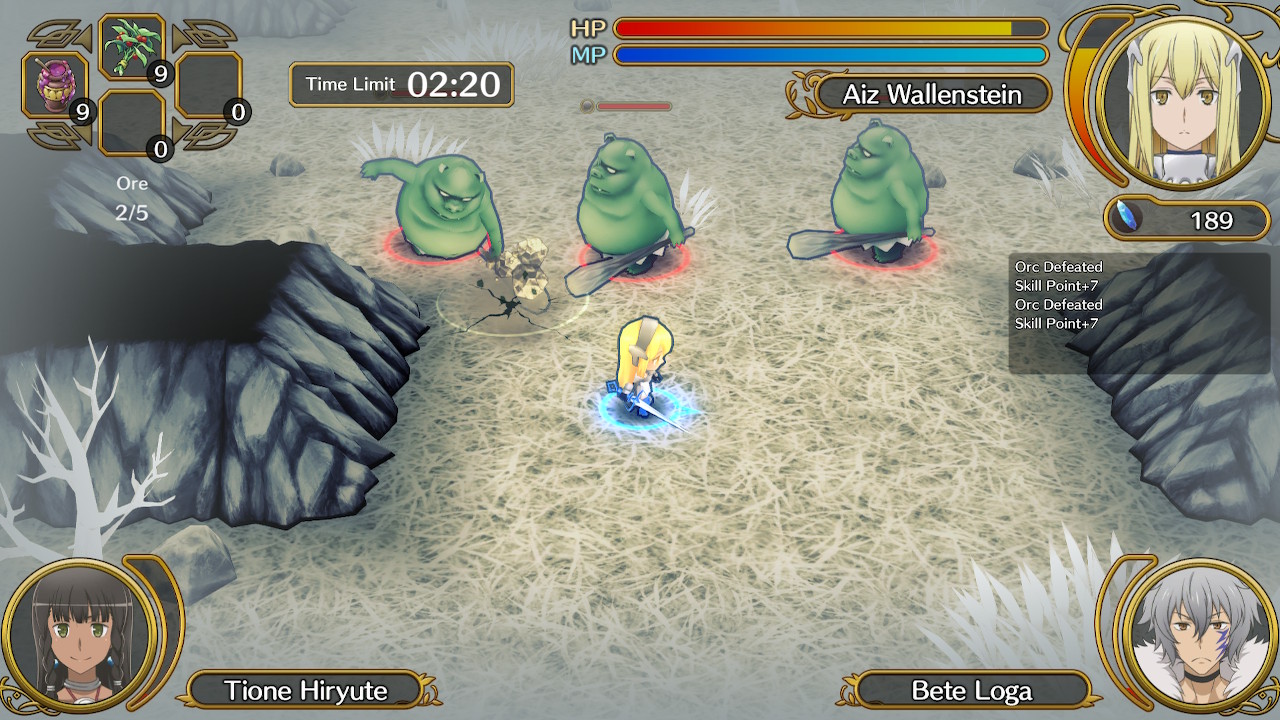
Task: Check the Ore objective tracker
Action: (131, 198)
